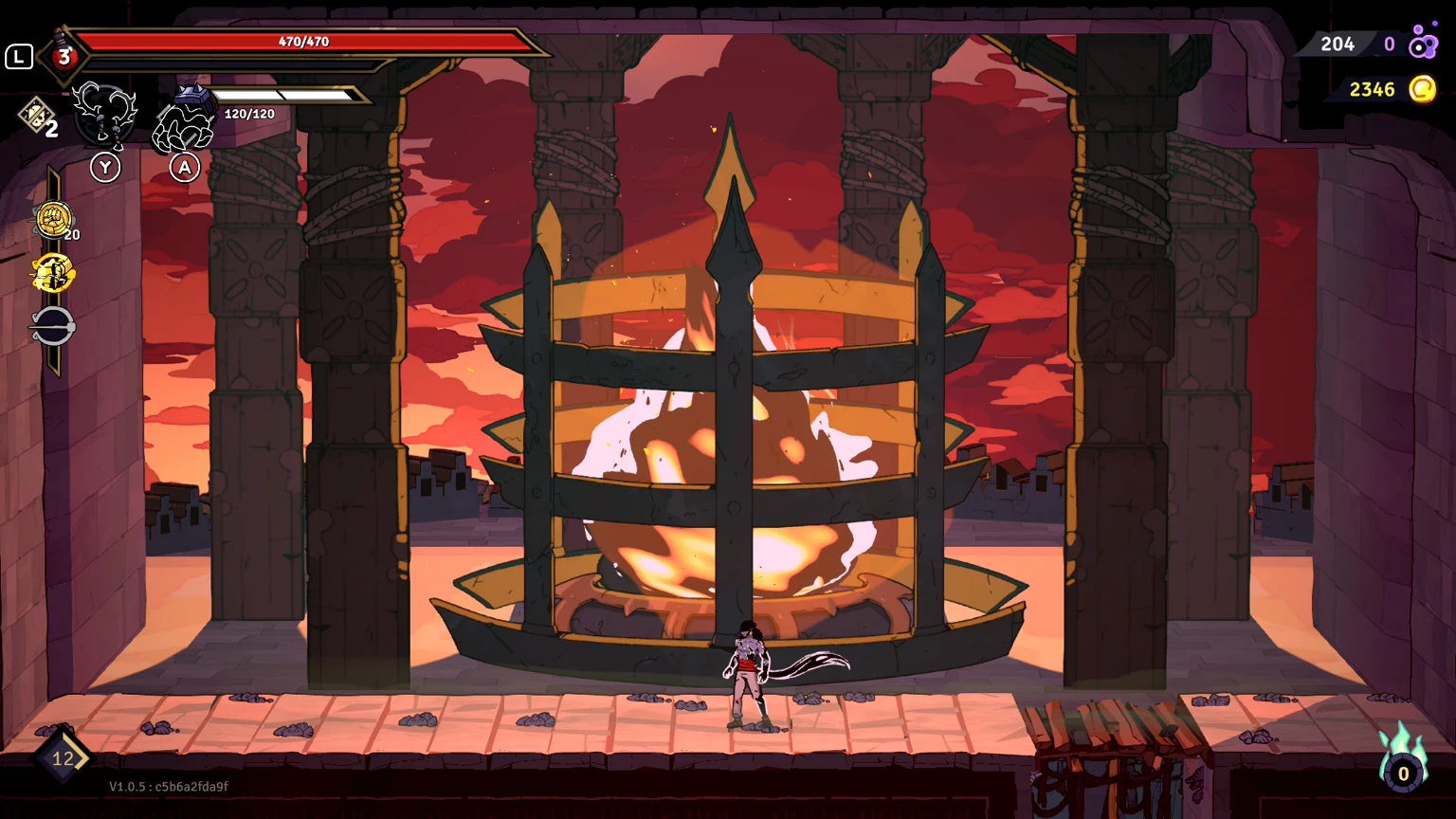Open the A button prompt circle
1456x819 pixels.
click(184, 167)
